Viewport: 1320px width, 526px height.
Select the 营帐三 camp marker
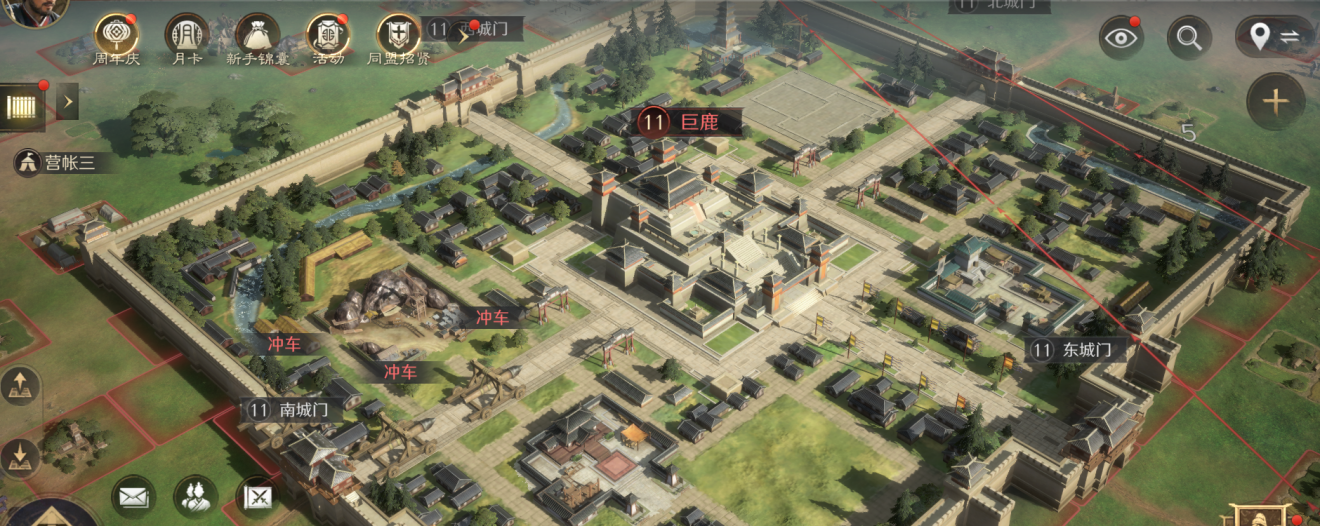pyautogui.click(x=58, y=162)
